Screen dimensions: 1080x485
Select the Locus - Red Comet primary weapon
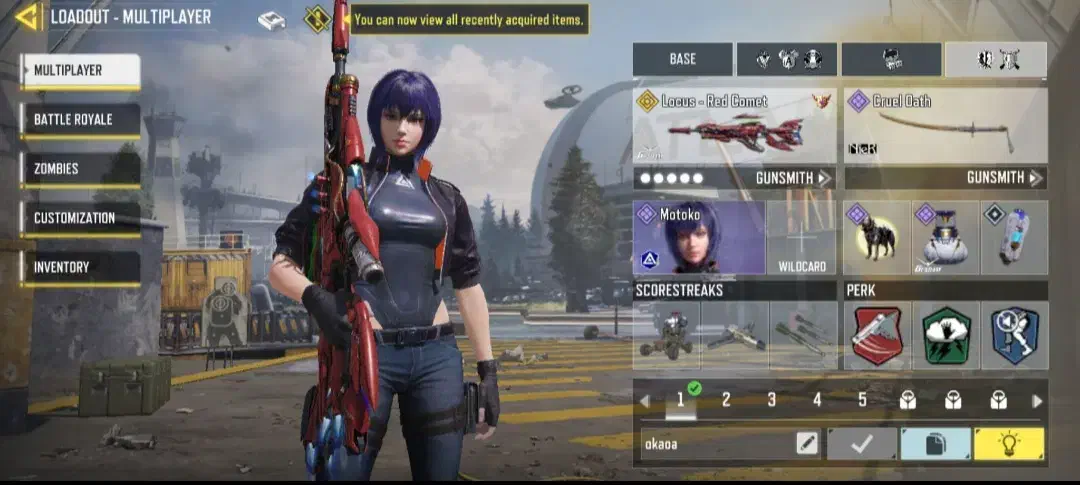[x=735, y=128]
